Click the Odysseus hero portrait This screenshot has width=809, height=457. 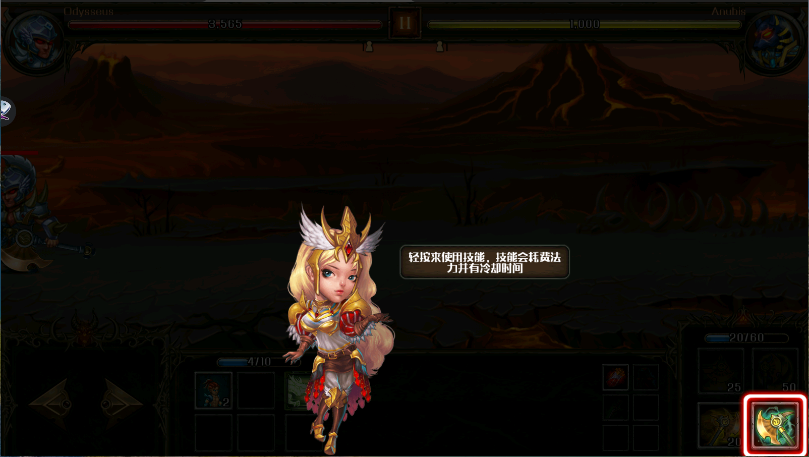click(x=36, y=38)
